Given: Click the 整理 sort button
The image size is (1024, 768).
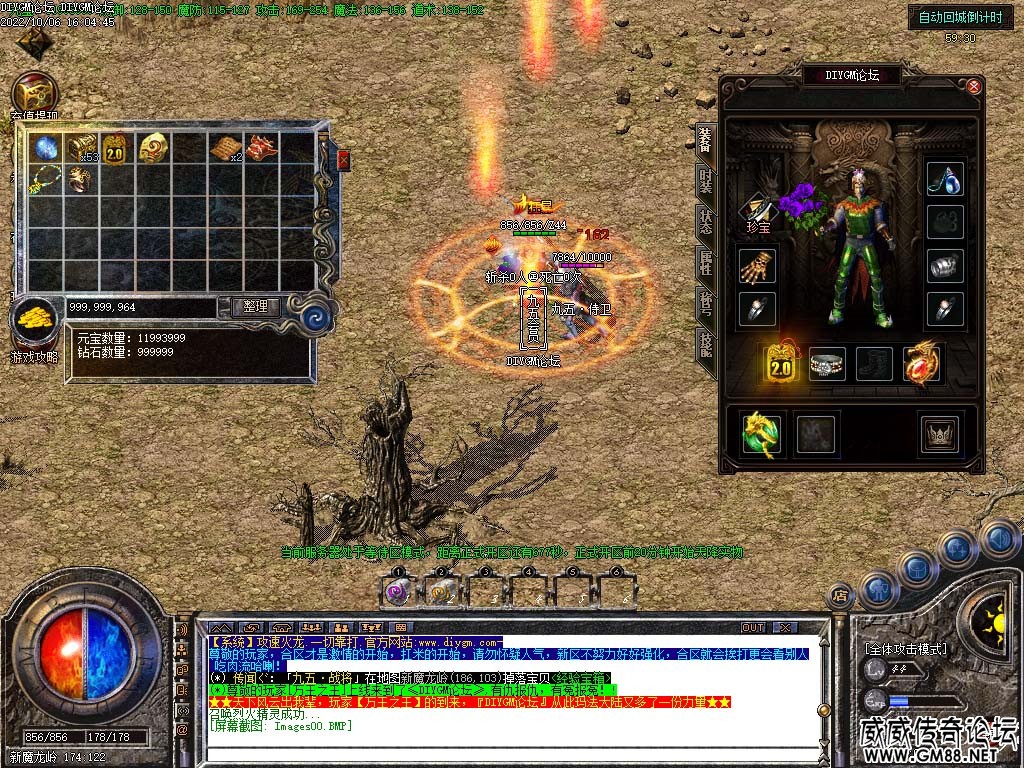Looking at the screenshot, I should coord(255,307).
